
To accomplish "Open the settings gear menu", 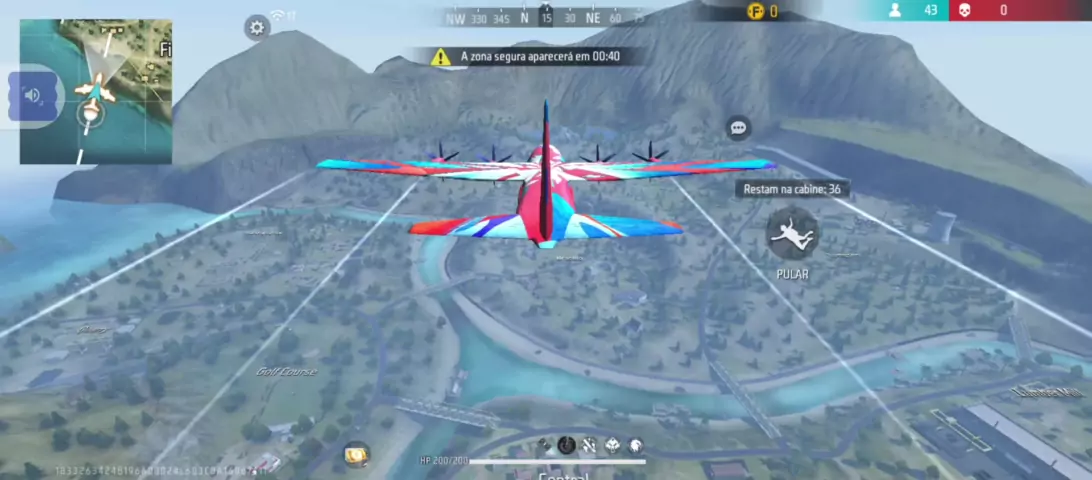I will pyautogui.click(x=257, y=27).
